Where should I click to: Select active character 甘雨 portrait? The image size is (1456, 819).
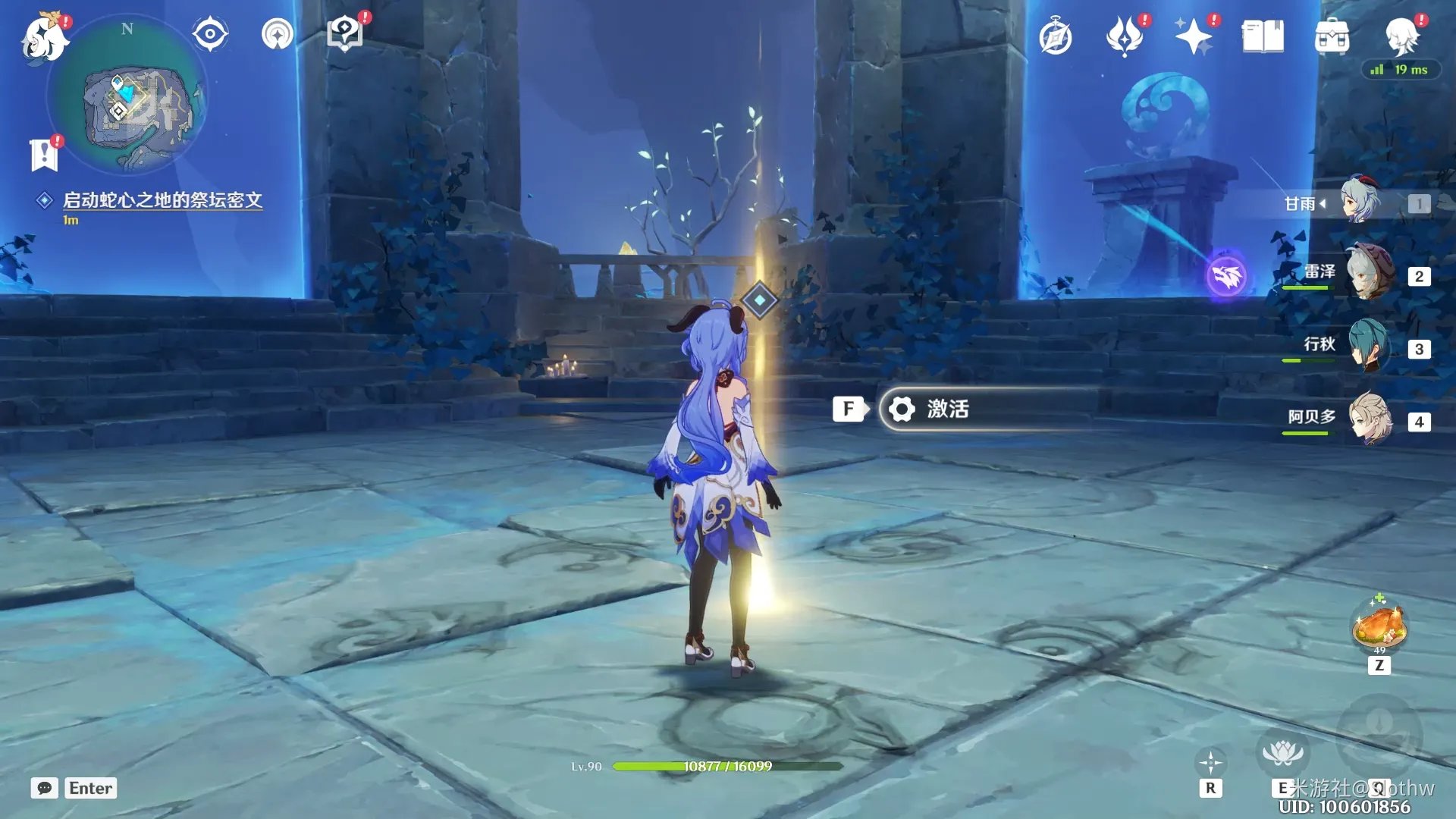(x=1360, y=202)
